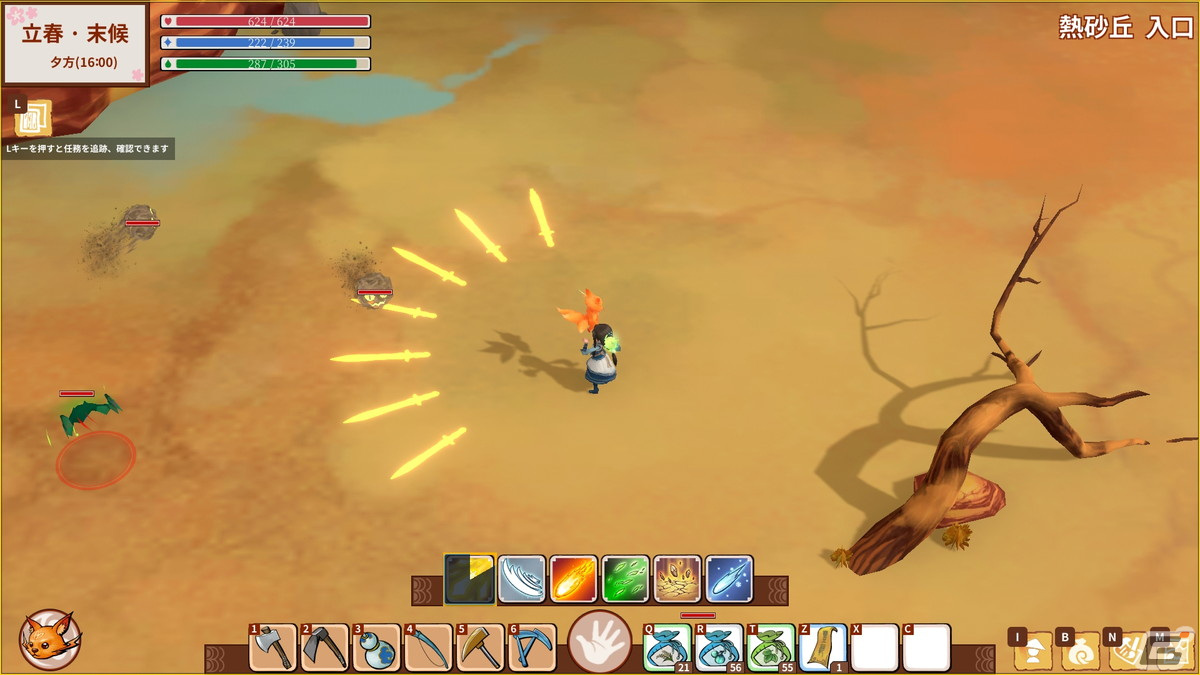
Task: Activate the cracked earth eruption skill
Action: click(678, 580)
